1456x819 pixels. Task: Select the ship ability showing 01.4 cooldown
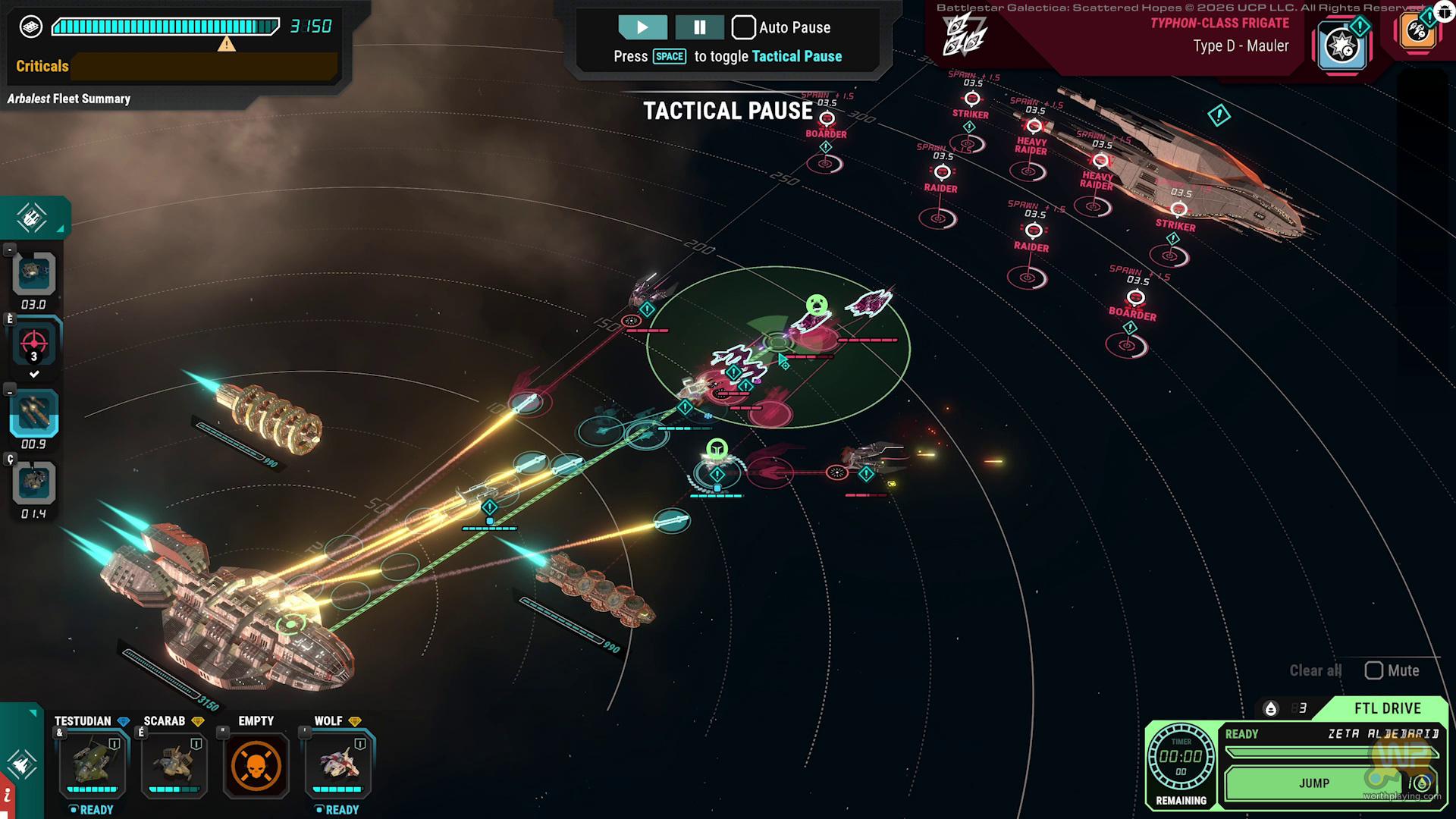tap(34, 483)
